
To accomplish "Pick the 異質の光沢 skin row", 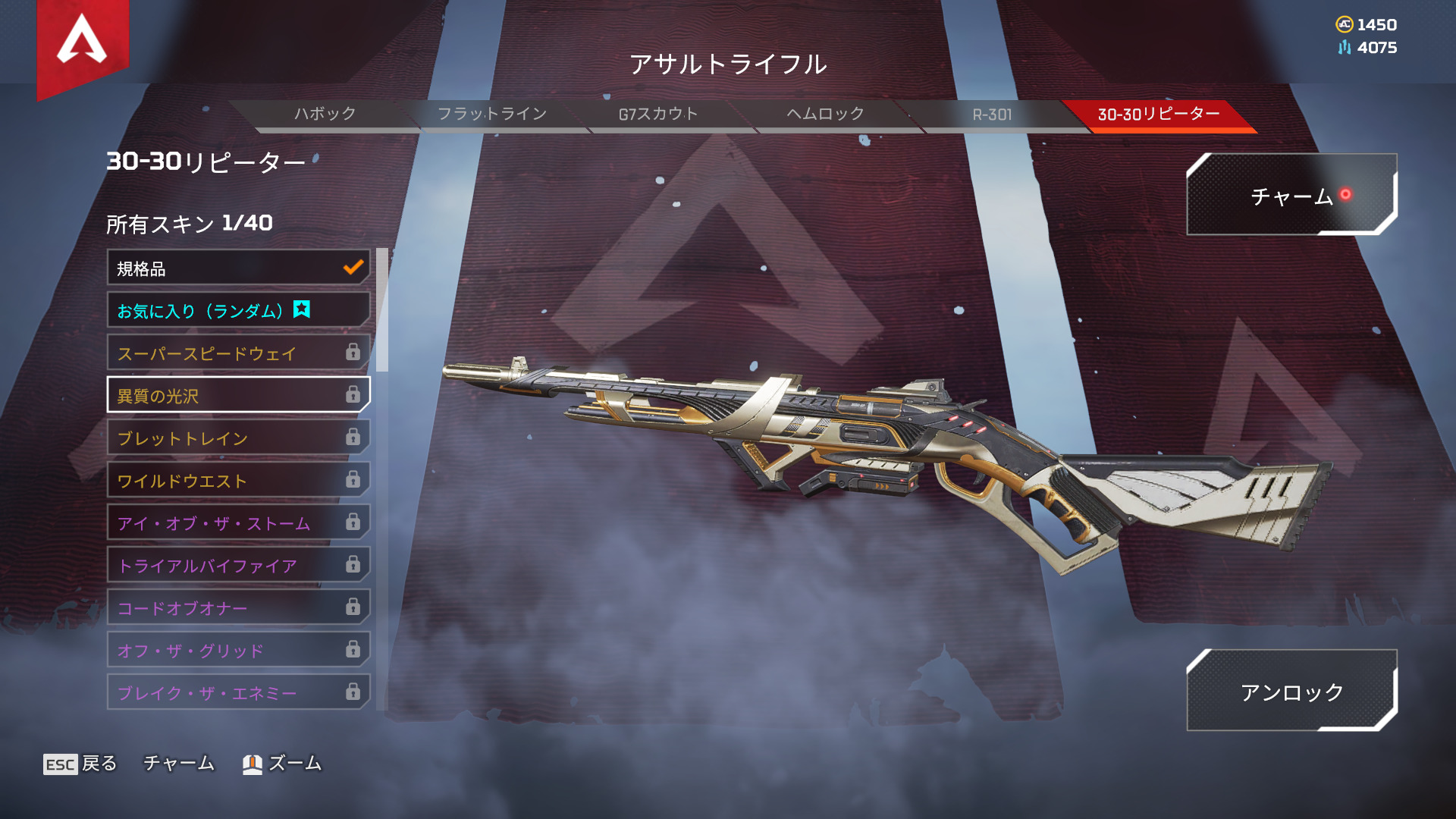I will (238, 395).
